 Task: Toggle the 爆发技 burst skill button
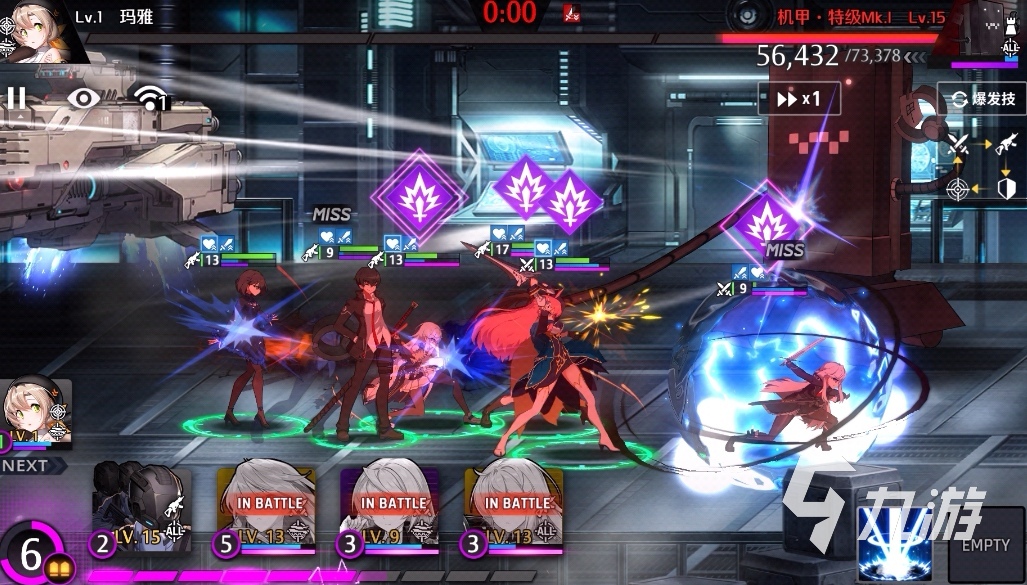coord(981,99)
